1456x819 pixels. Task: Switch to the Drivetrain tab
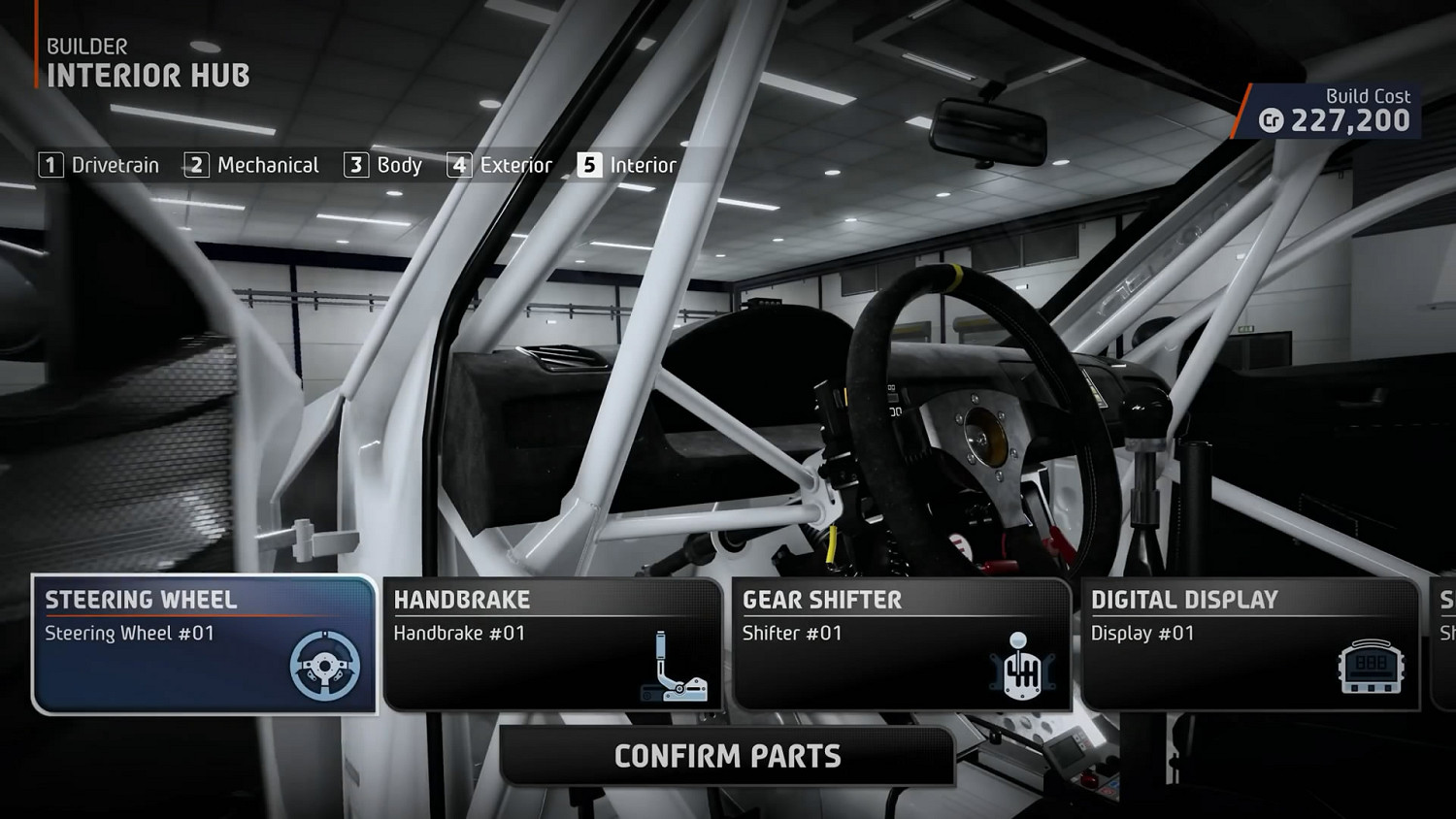tap(115, 165)
